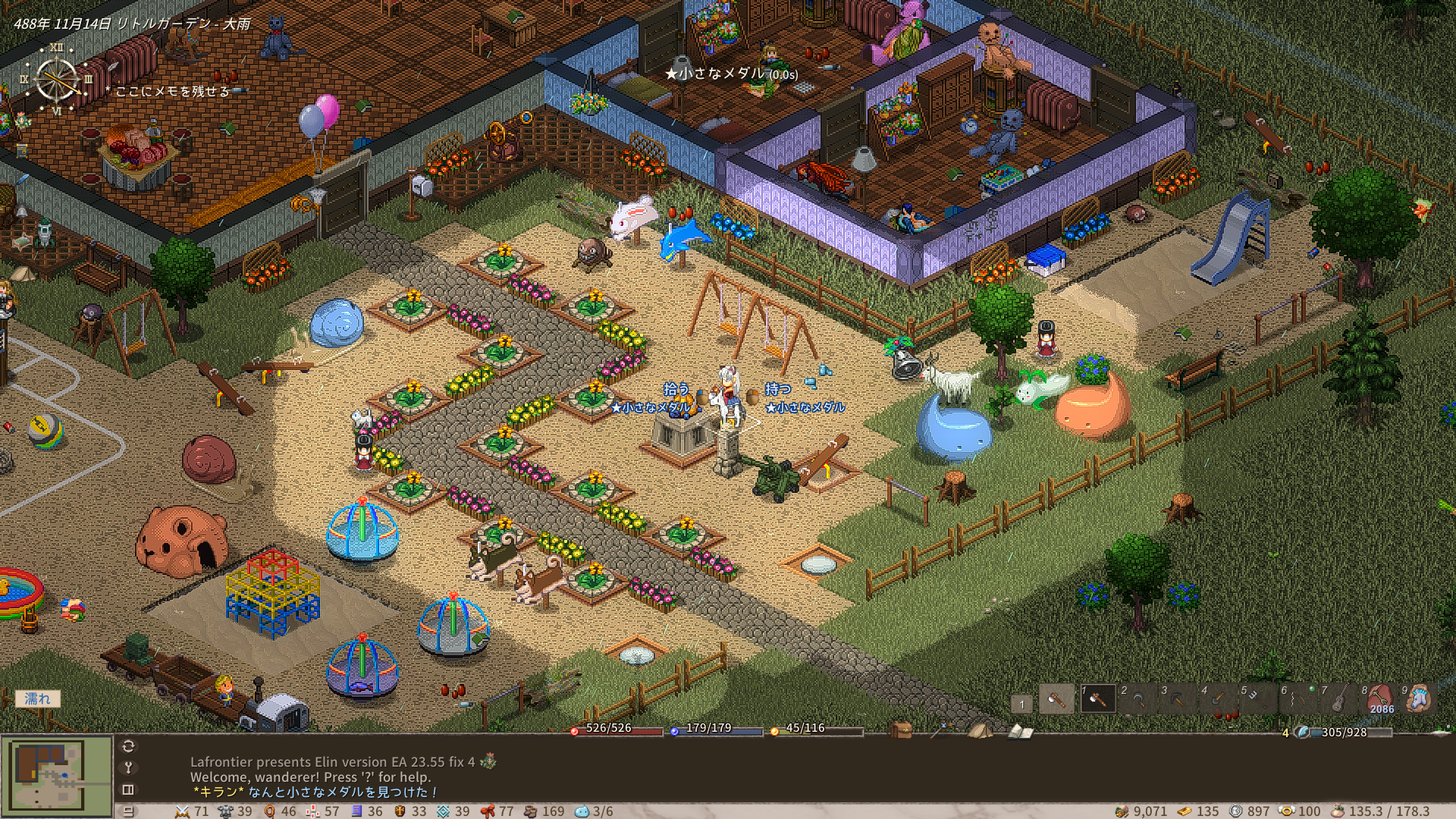Click the hotbar page 1 switch button
This screenshot has height=819, width=1456.
(x=1021, y=704)
